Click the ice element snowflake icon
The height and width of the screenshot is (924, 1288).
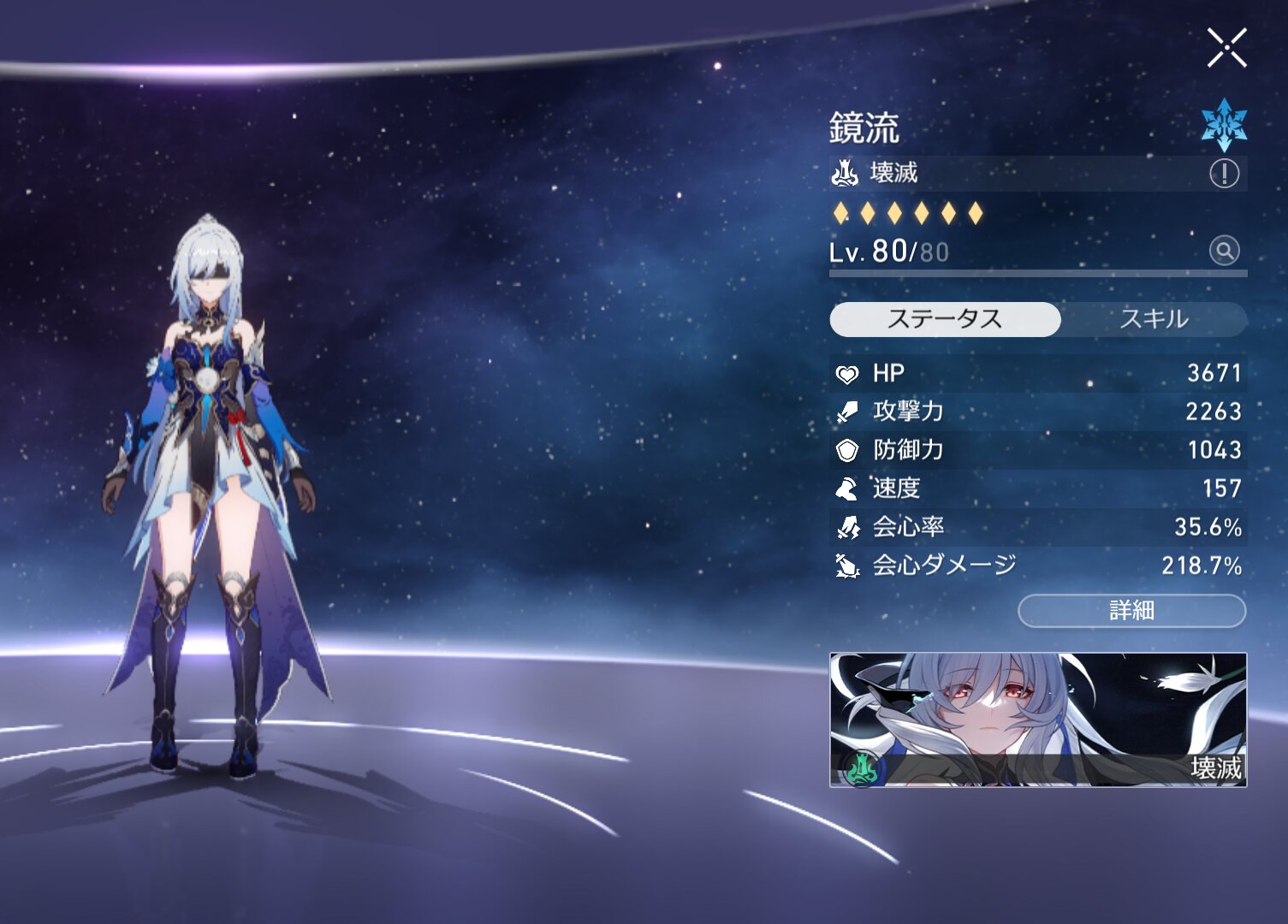point(1224,124)
